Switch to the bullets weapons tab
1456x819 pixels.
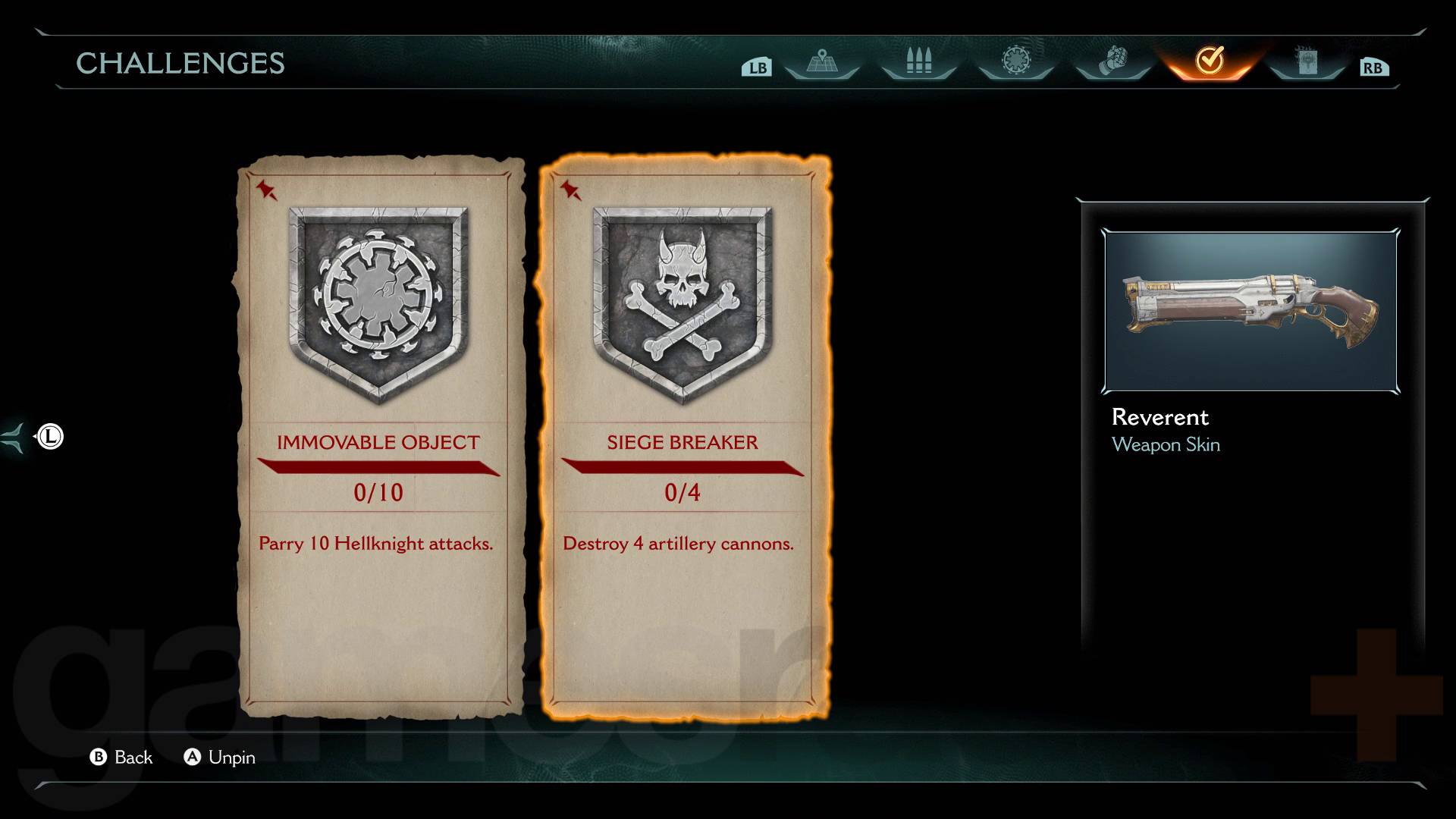918,61
